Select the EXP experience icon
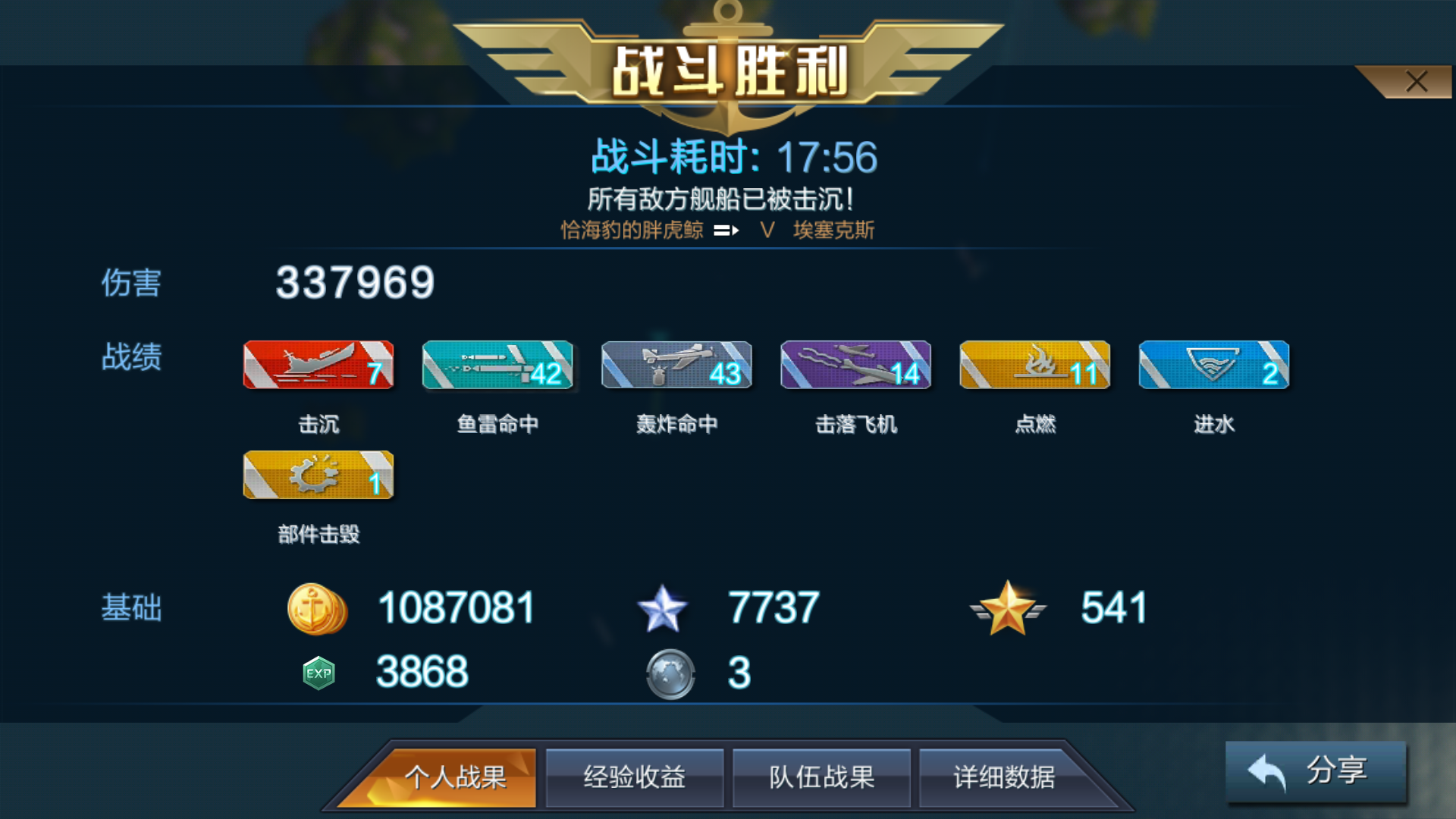The height and width of the screenshot is (819, 1456). tap(318, 672)
